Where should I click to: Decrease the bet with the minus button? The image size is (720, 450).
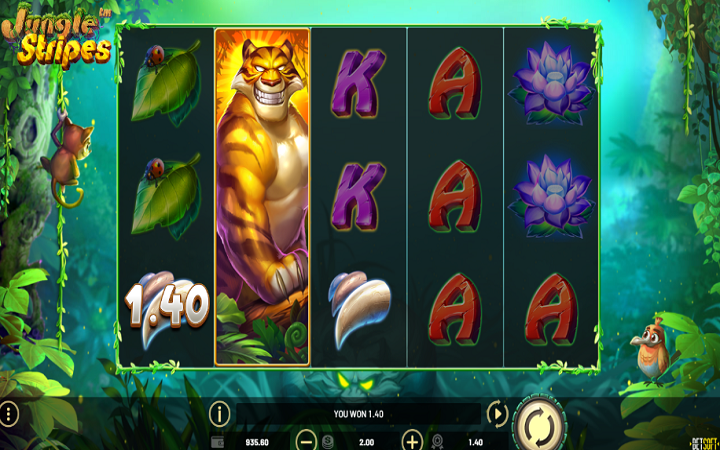[307, 440]
